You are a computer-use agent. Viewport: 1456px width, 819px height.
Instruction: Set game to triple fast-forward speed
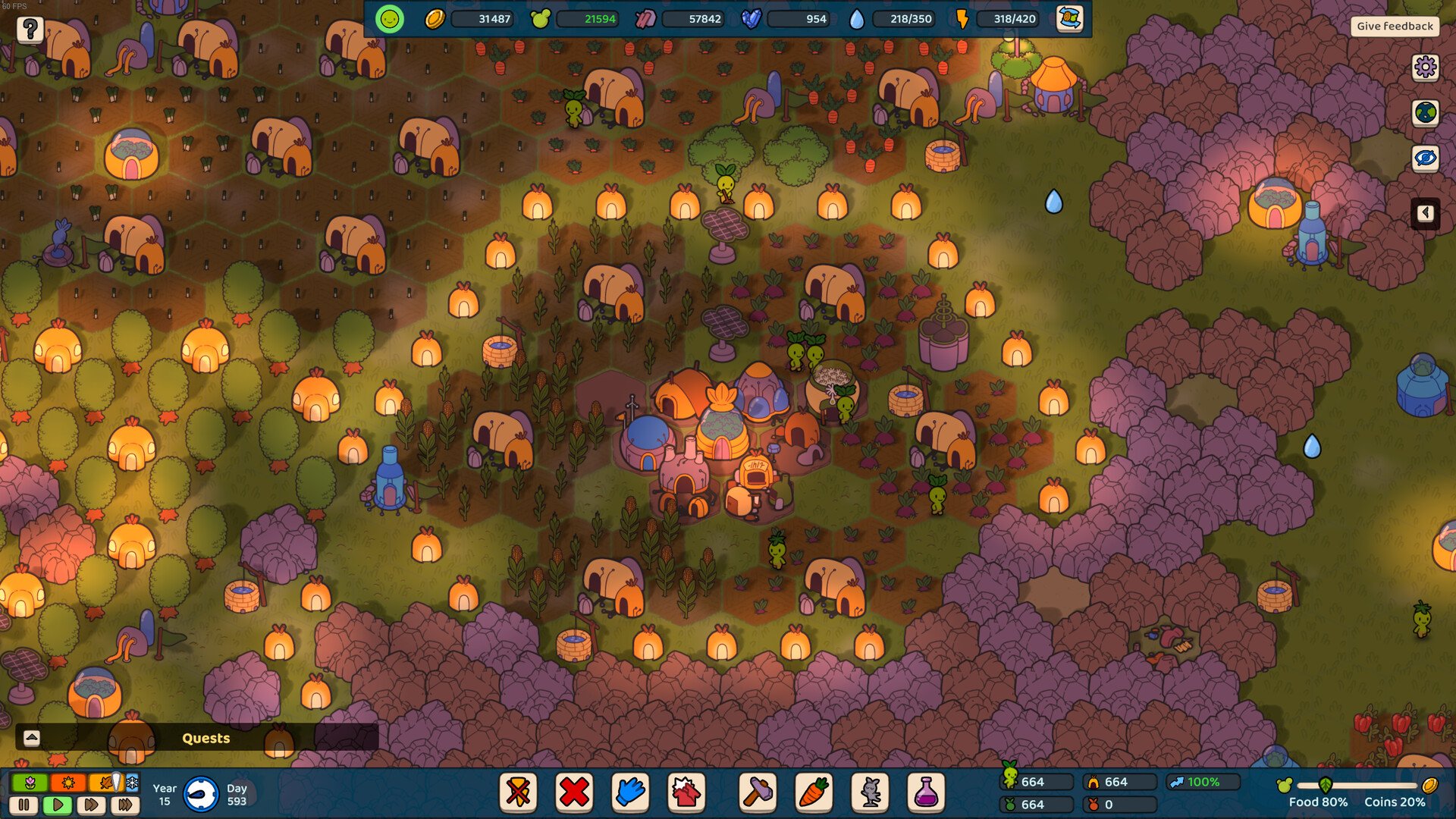click(125, 805)
